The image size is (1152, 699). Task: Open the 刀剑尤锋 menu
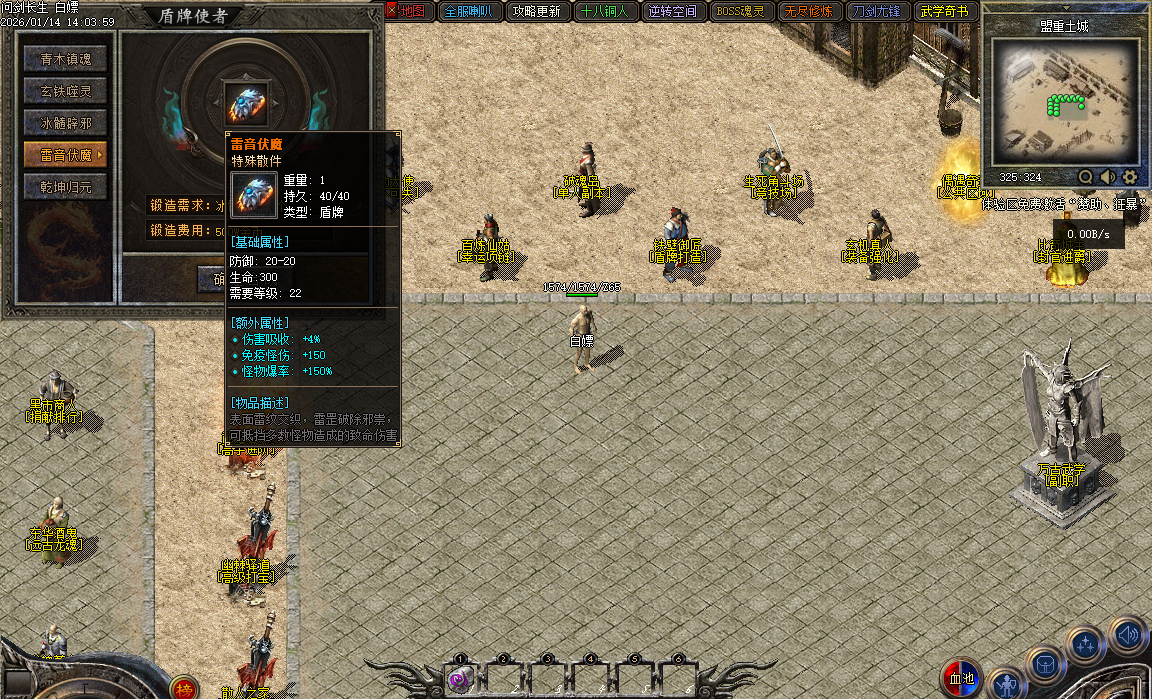876,12
